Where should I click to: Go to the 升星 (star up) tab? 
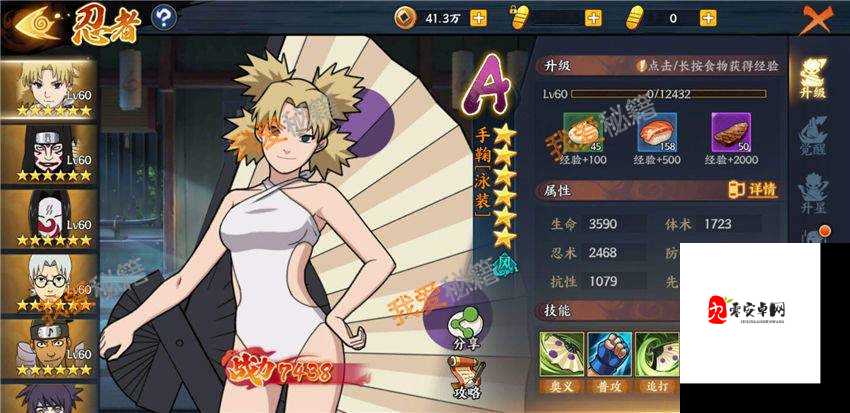pyautogui.click(x=813, y=196)
